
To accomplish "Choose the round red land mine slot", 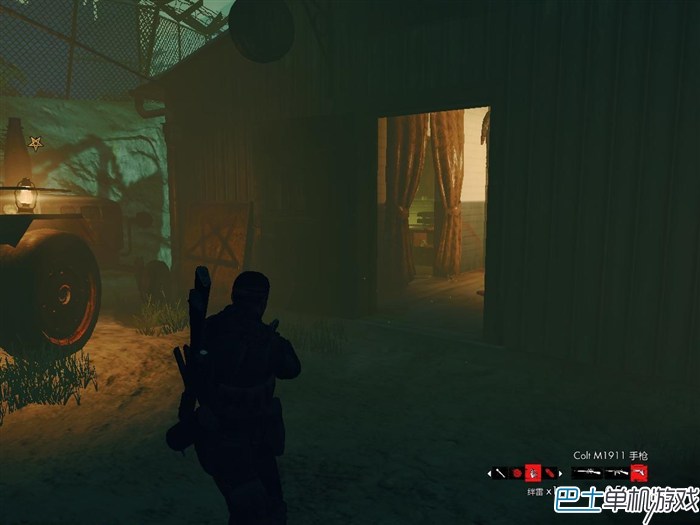I will 517,472.
